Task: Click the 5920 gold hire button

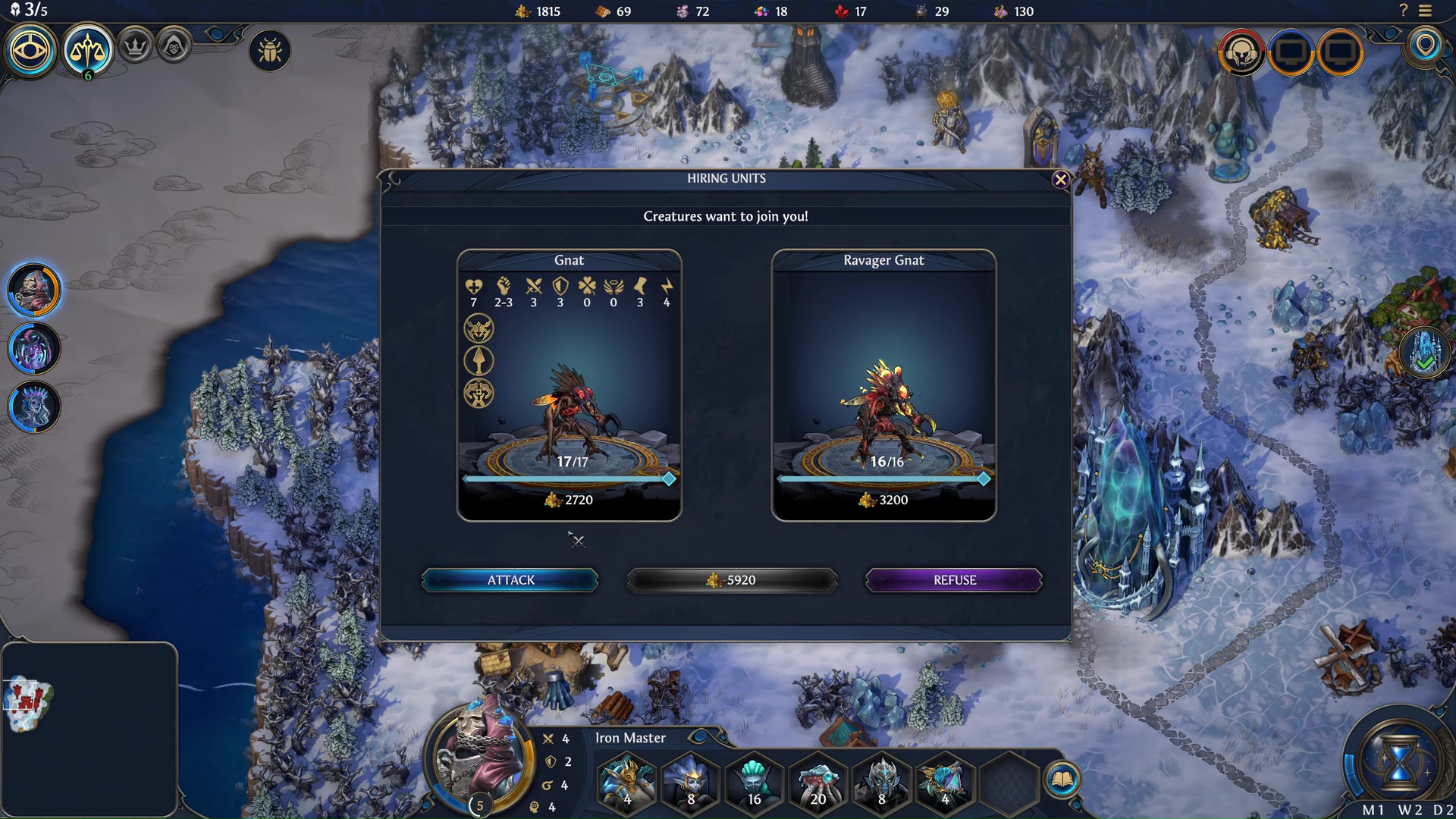Action: pos(731,579)
